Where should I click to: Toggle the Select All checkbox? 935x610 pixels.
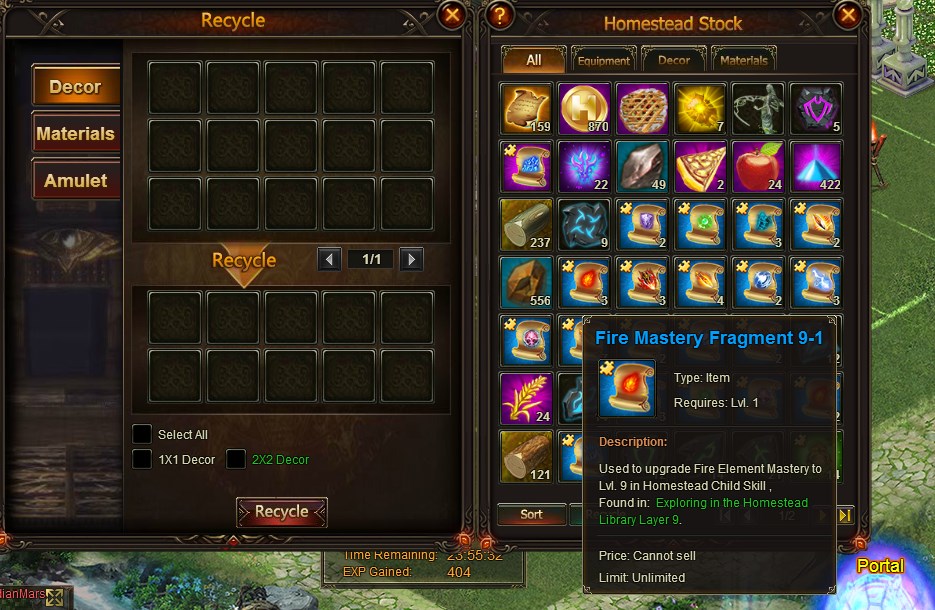pos(143,434)
